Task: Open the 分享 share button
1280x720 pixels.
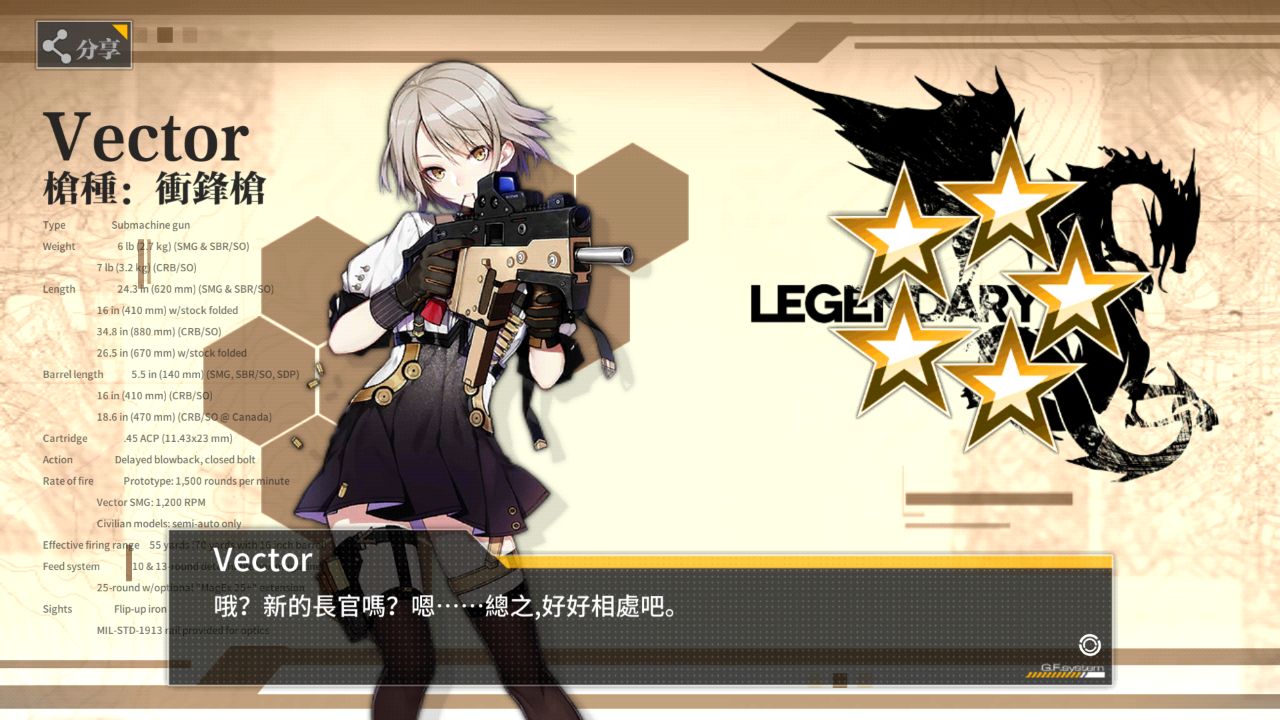Action: pos(84,46)
